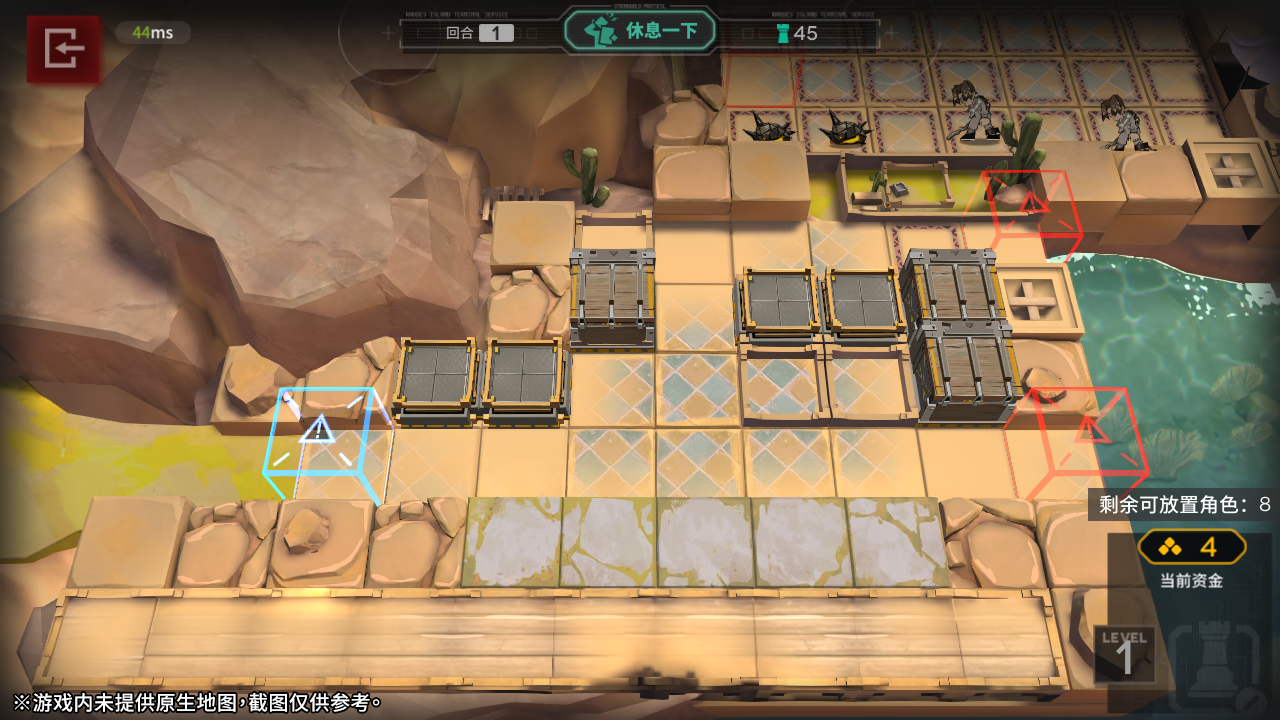Exit the stage with the red leave button
1280x720 pixels.
tap(63, 48)
